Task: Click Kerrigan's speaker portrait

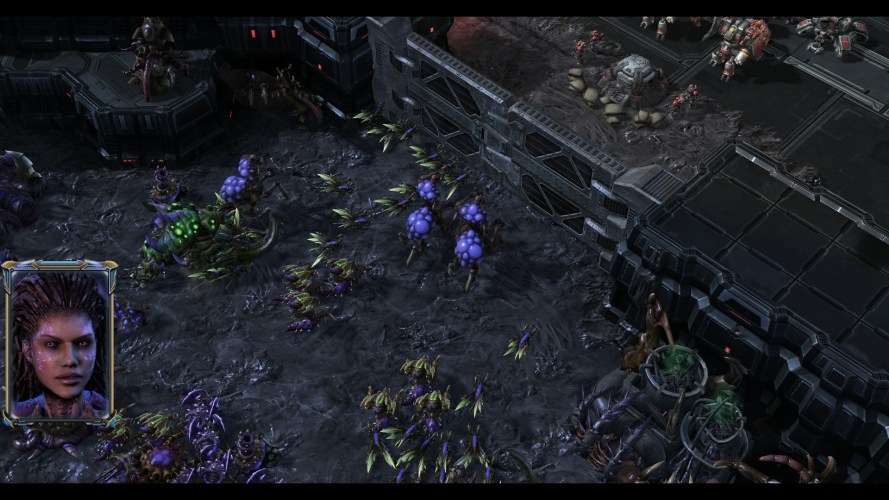Action: pyautogui.click(x=59, y=343)
